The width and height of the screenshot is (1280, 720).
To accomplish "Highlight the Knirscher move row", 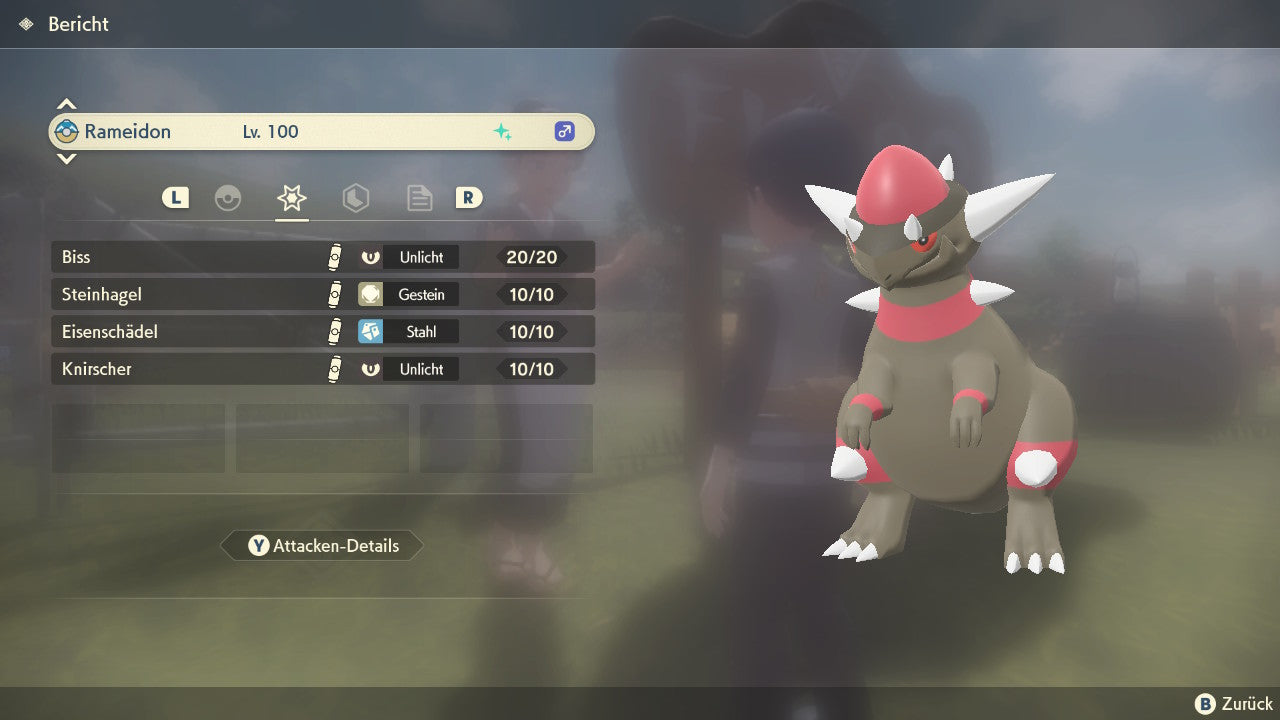I will (322, 369).
